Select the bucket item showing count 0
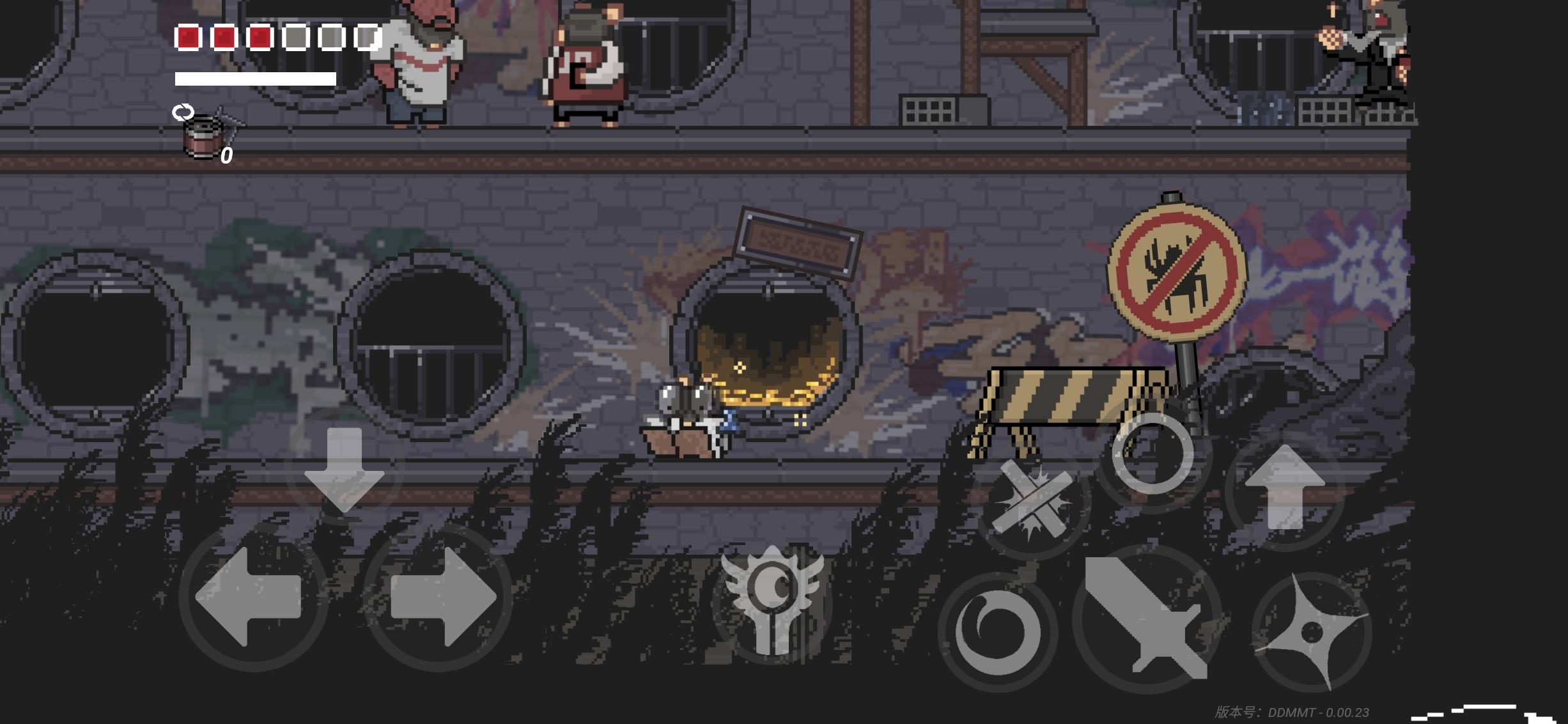The height and width of the screenshot is (724, 1568). pos(200,139)
